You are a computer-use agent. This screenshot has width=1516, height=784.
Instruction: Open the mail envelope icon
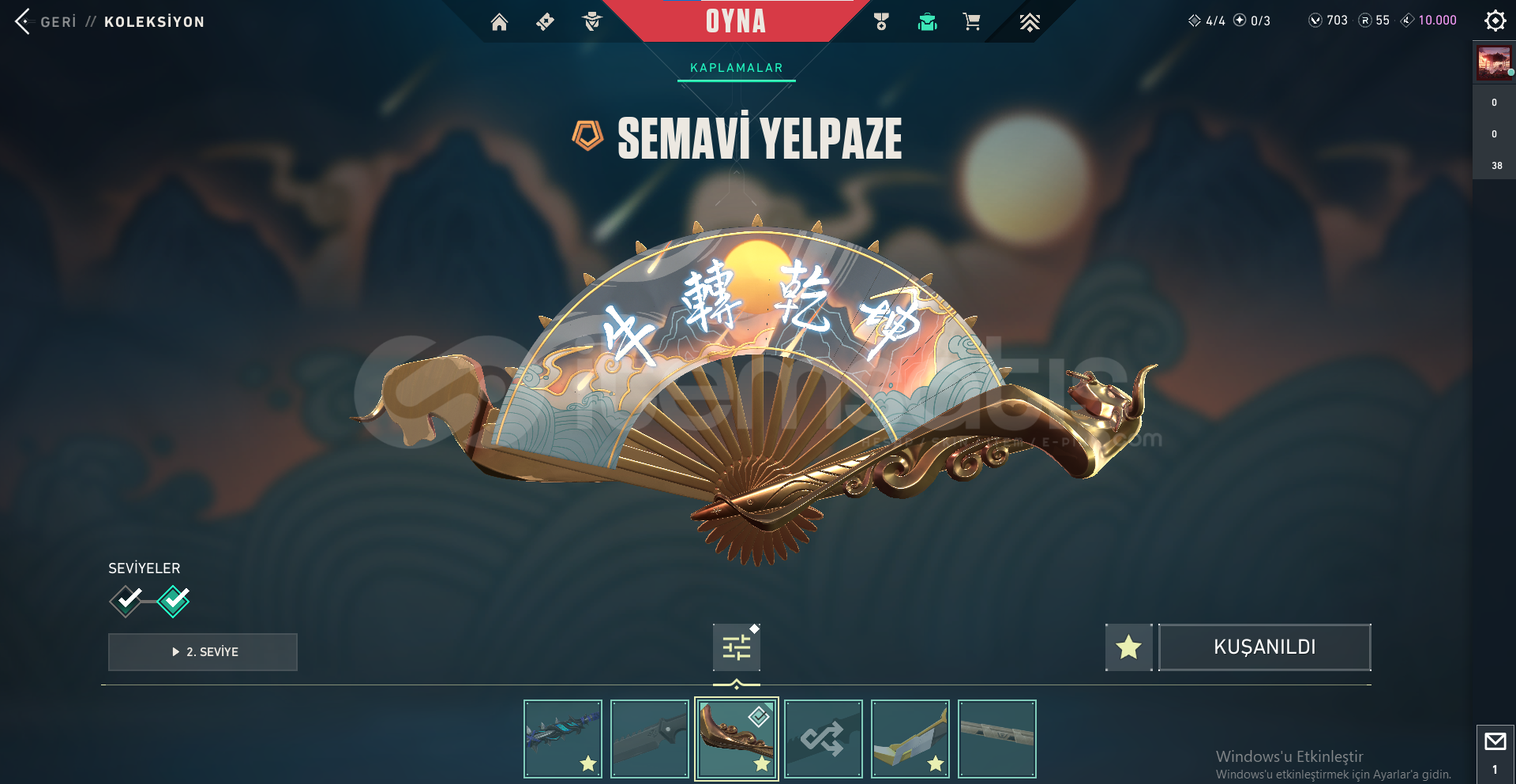[1495, 742]
